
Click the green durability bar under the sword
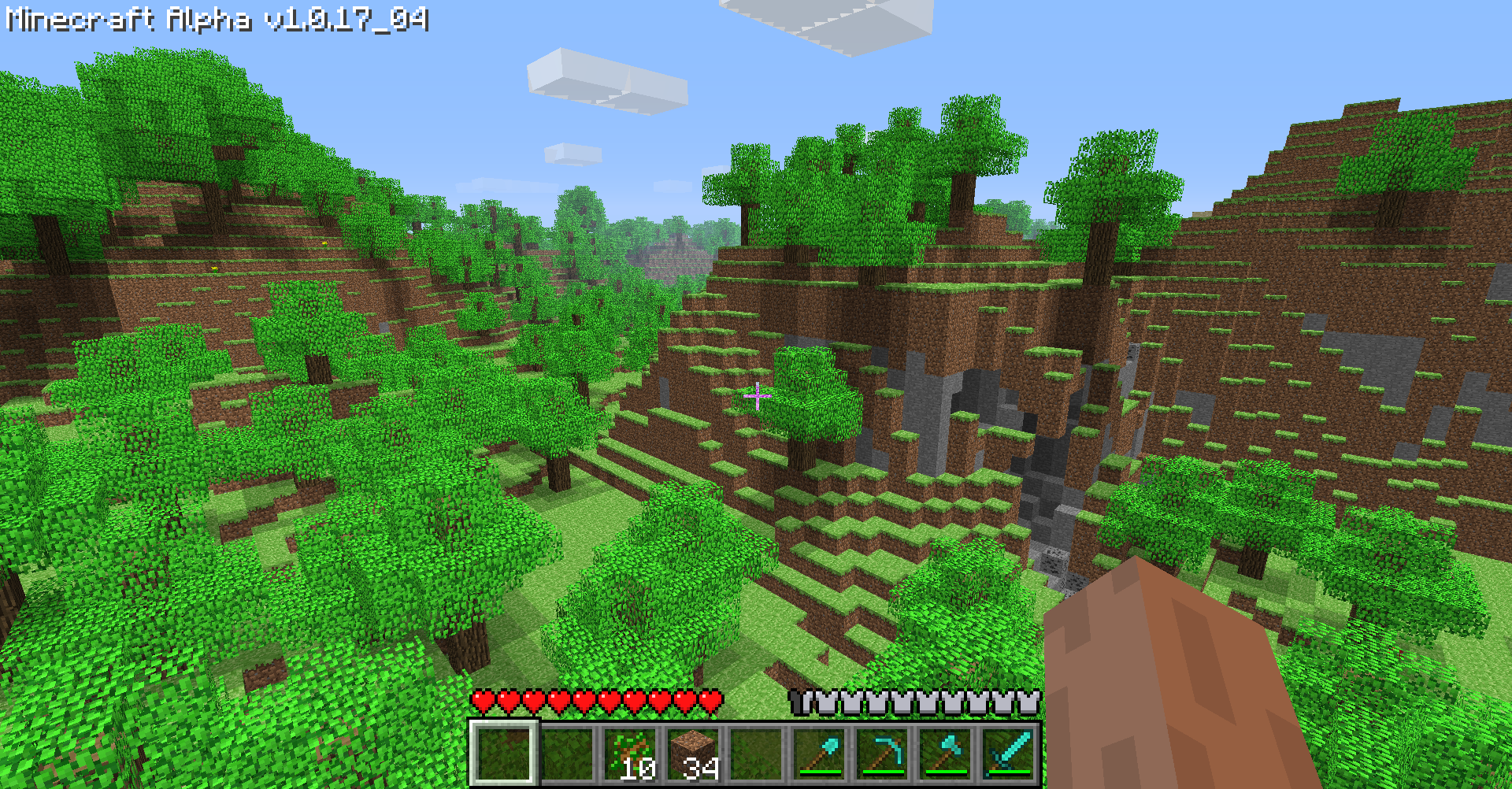(1010, 770)
